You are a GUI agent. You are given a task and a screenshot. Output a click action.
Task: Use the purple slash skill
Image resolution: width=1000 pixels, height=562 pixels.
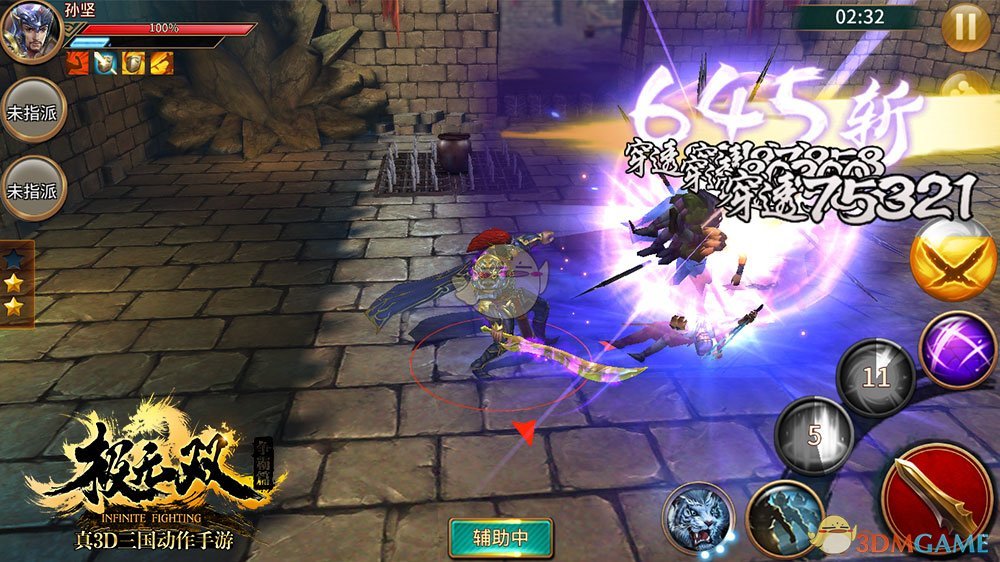pos(957,349)
